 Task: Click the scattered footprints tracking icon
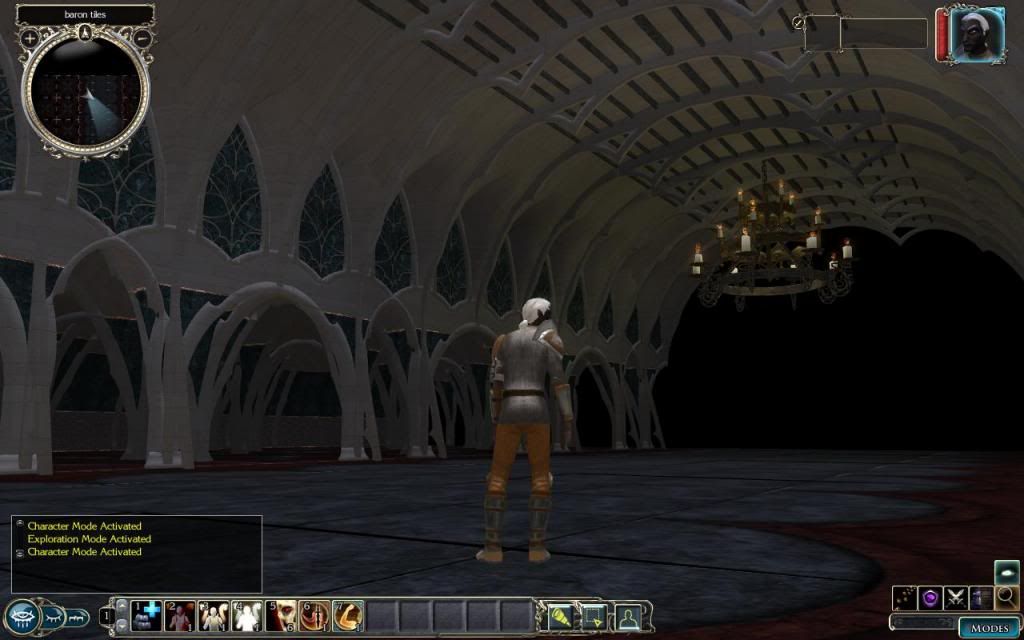pyautogui.click(x=904, y=597)
